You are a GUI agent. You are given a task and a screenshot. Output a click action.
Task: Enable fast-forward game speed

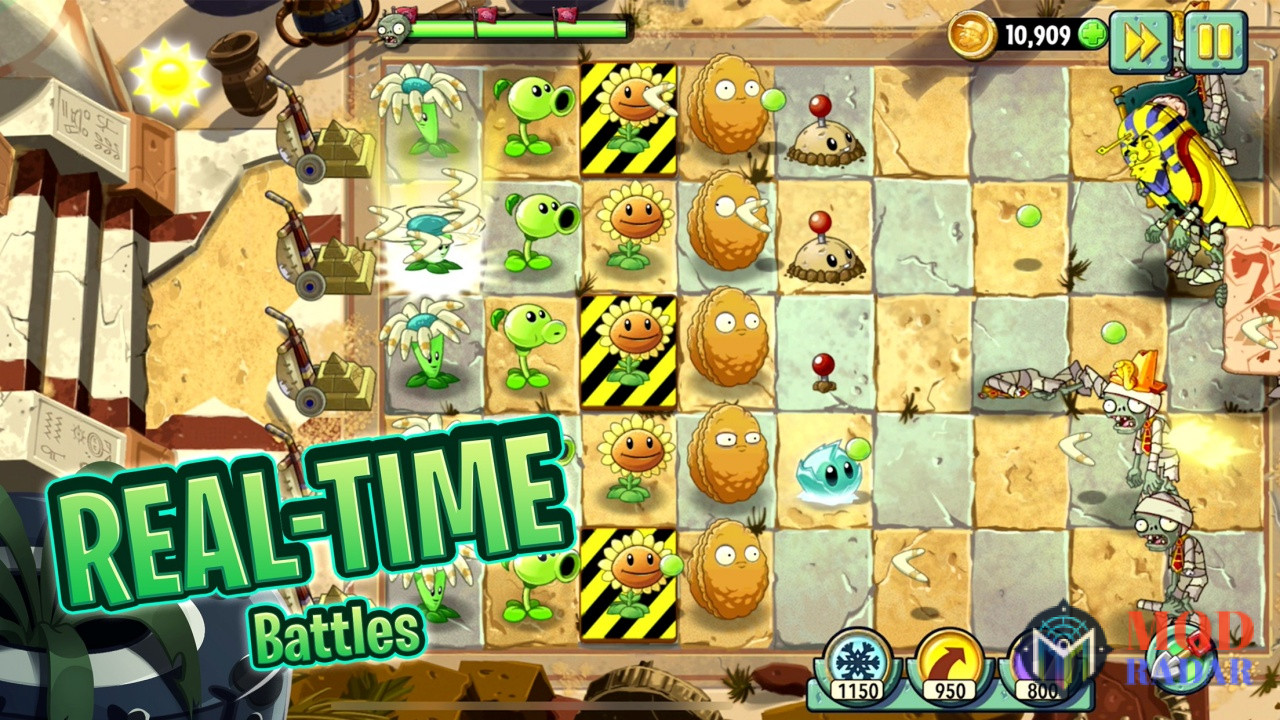(x=1141, y=40)
